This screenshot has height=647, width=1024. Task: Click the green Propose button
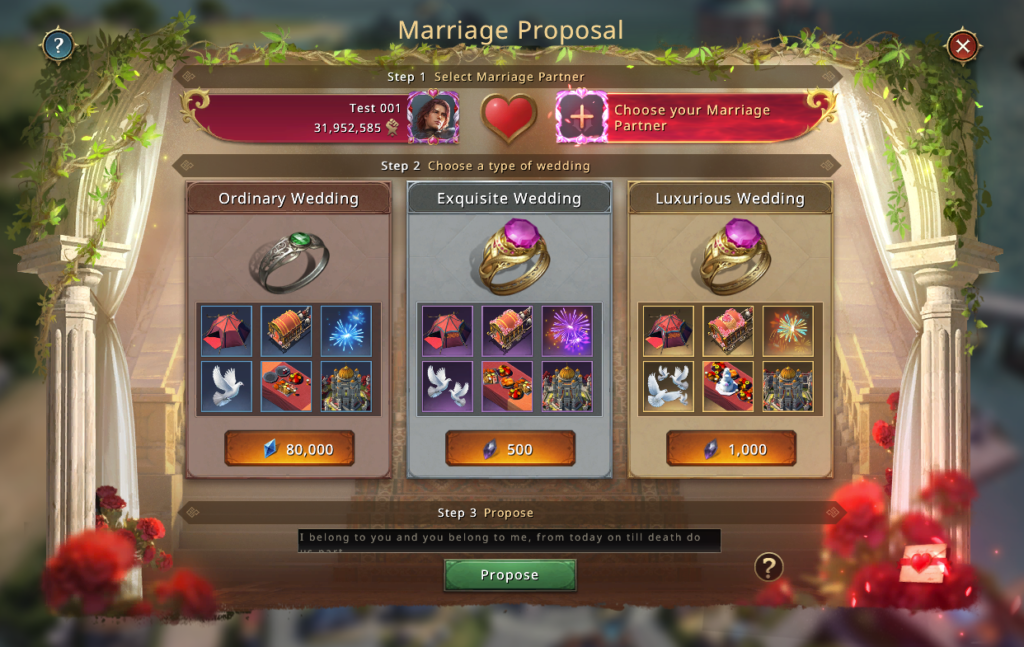click(509, 575)
